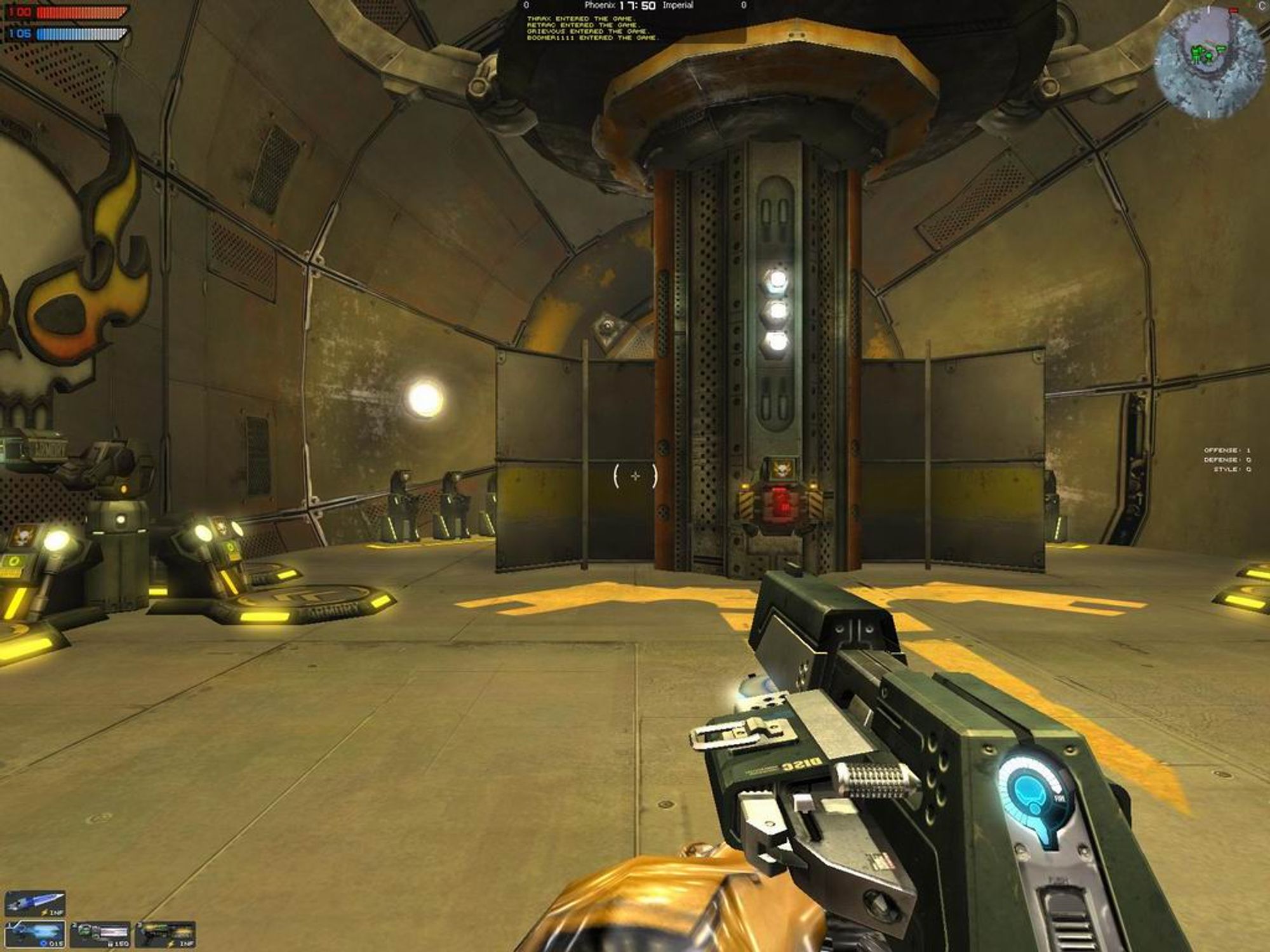Switch to the chaingun weapon slot

click(x=100, y=934)
